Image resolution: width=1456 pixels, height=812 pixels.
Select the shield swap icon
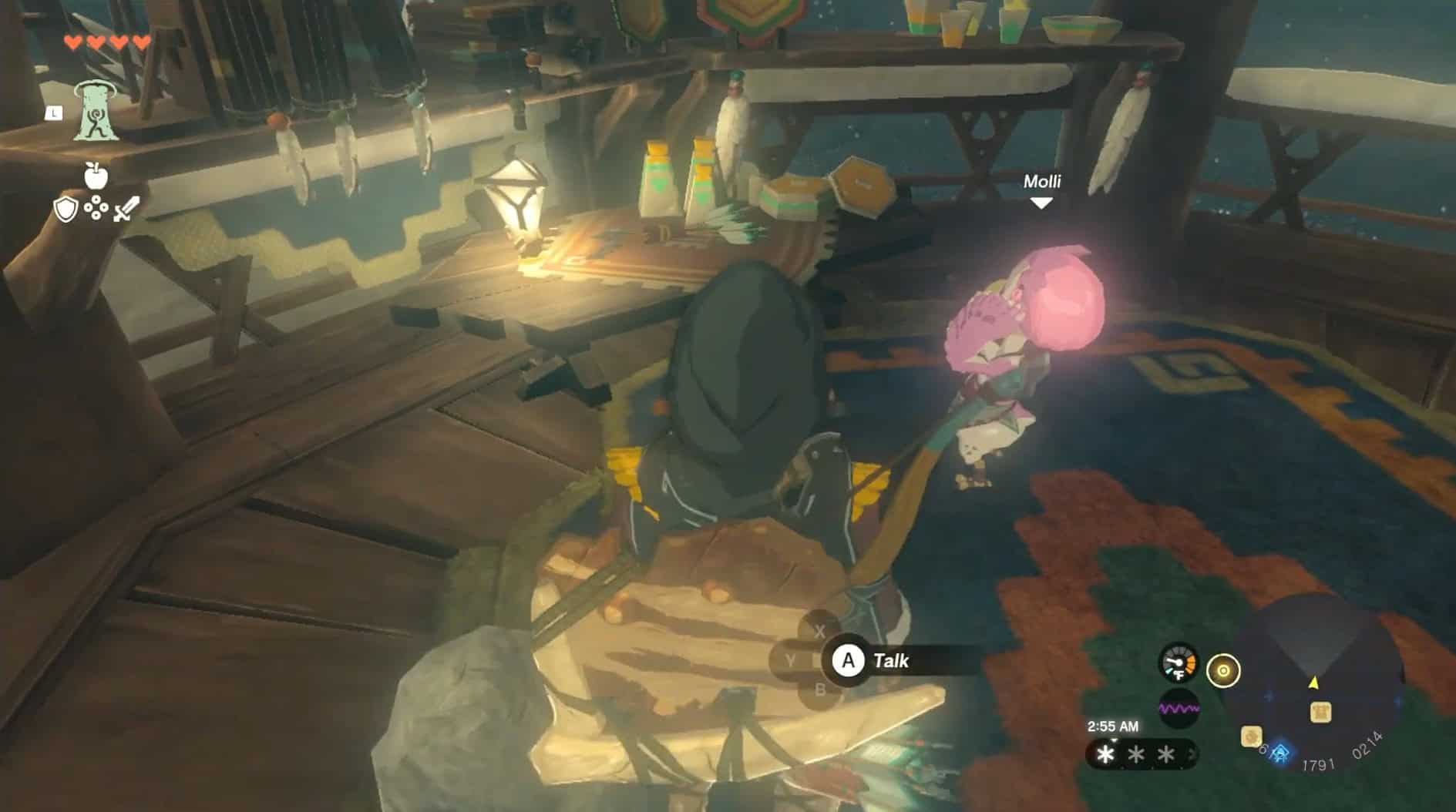65,208
